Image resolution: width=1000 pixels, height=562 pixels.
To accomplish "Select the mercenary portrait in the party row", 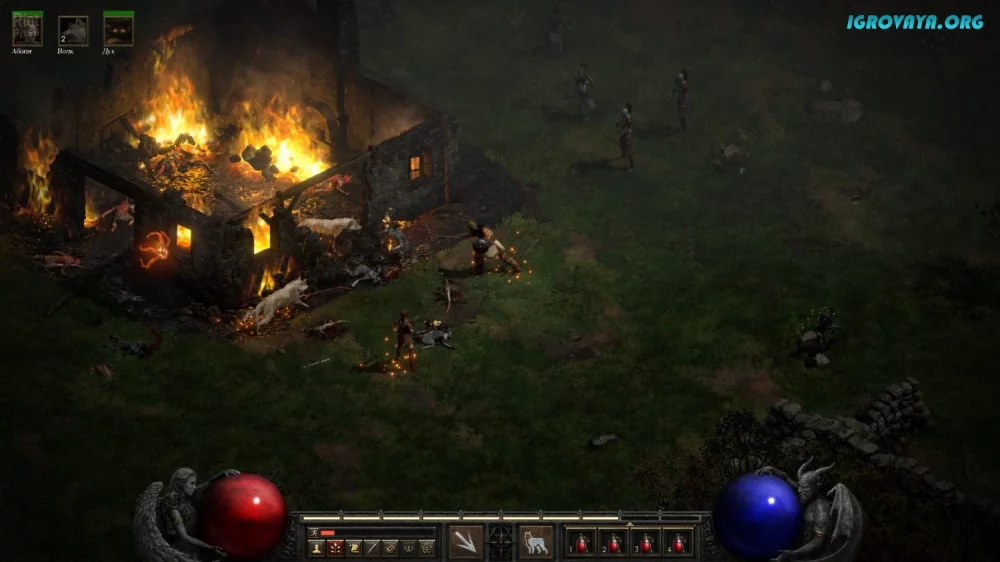I will click(x=27, y=29).
